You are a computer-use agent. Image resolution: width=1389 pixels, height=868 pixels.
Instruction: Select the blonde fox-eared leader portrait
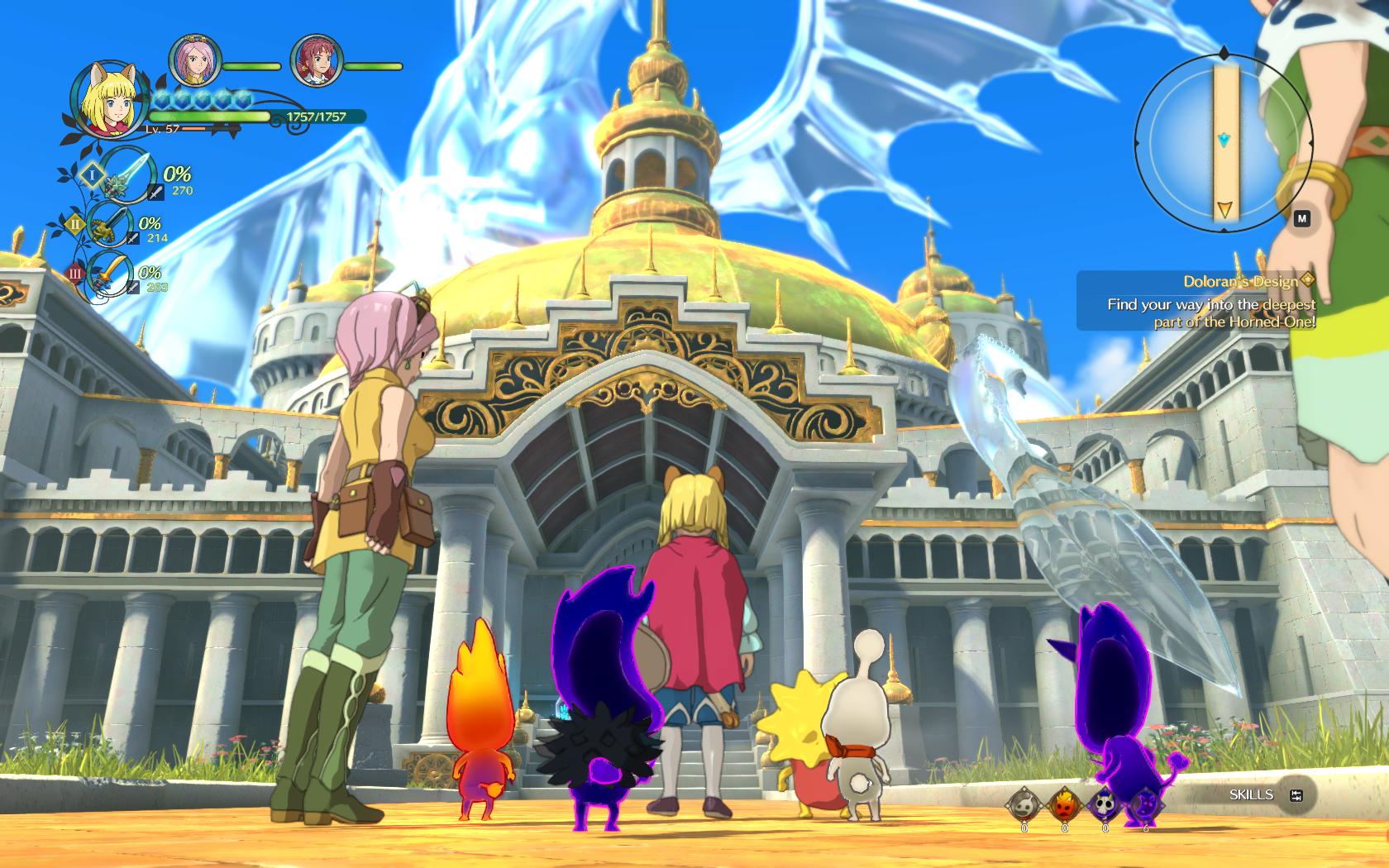106,100
